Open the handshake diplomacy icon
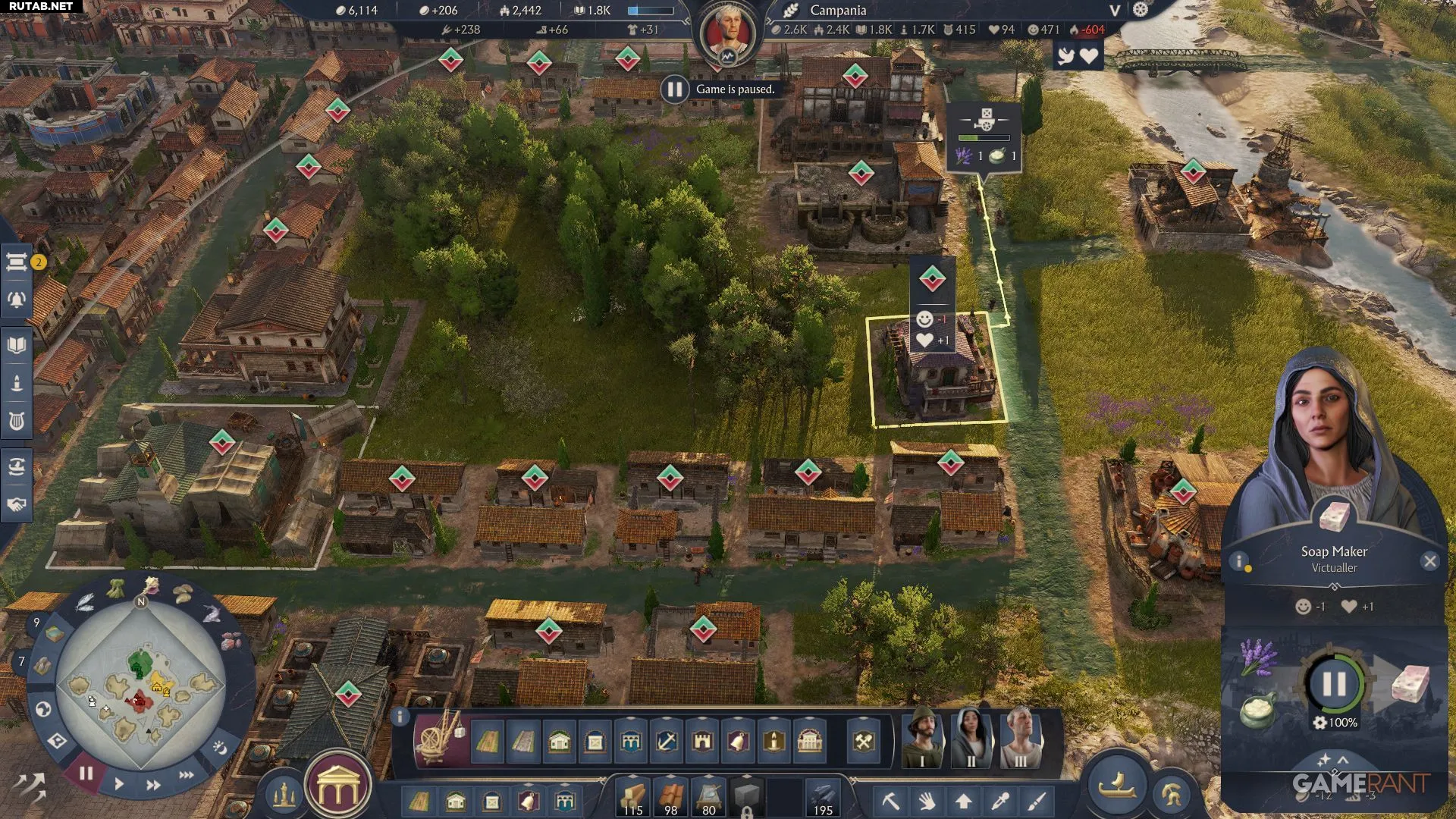Image resolution: width=1456 pixels, height=819 pixels. pyautogui.click(x=17, y=505)
